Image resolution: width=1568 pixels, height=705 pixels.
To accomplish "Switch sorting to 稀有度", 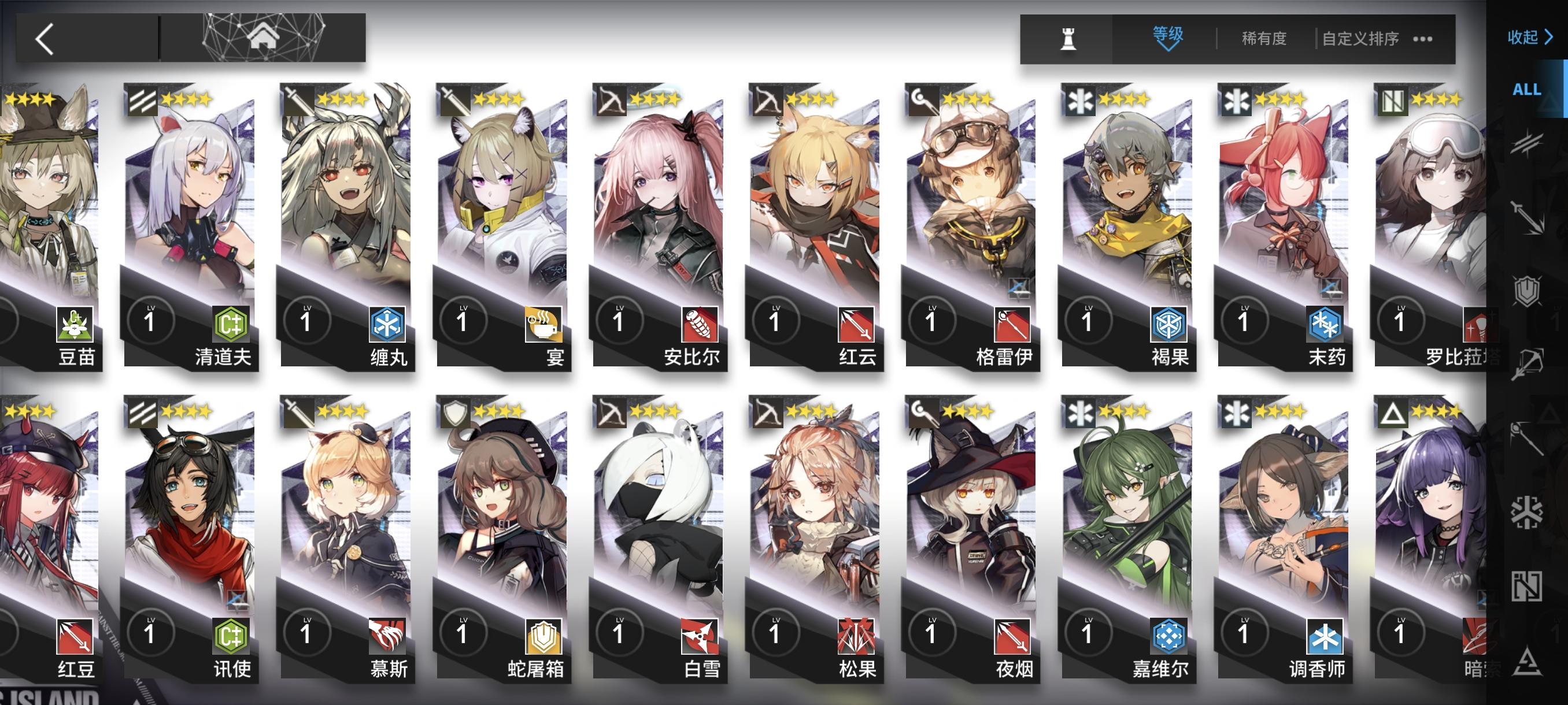I will pos(1264,38).
